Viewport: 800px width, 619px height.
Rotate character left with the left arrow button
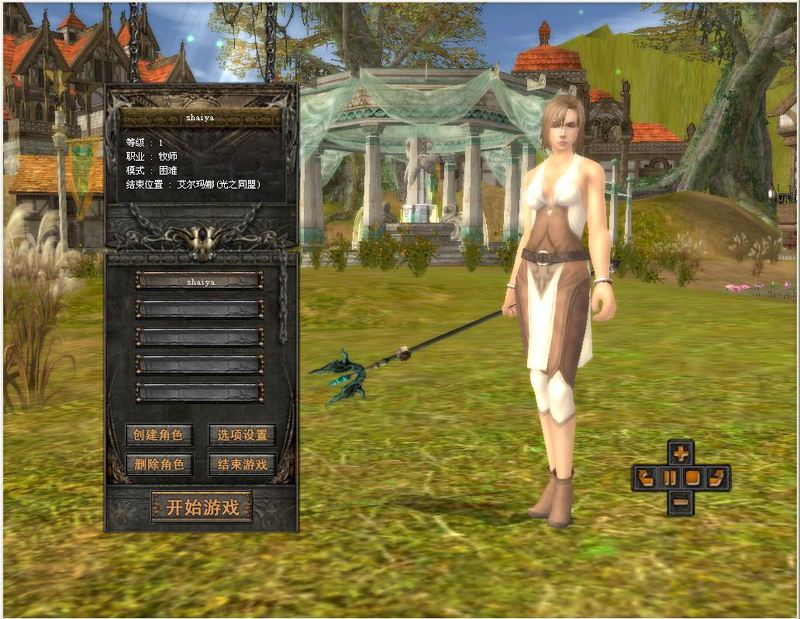(645, 477)
